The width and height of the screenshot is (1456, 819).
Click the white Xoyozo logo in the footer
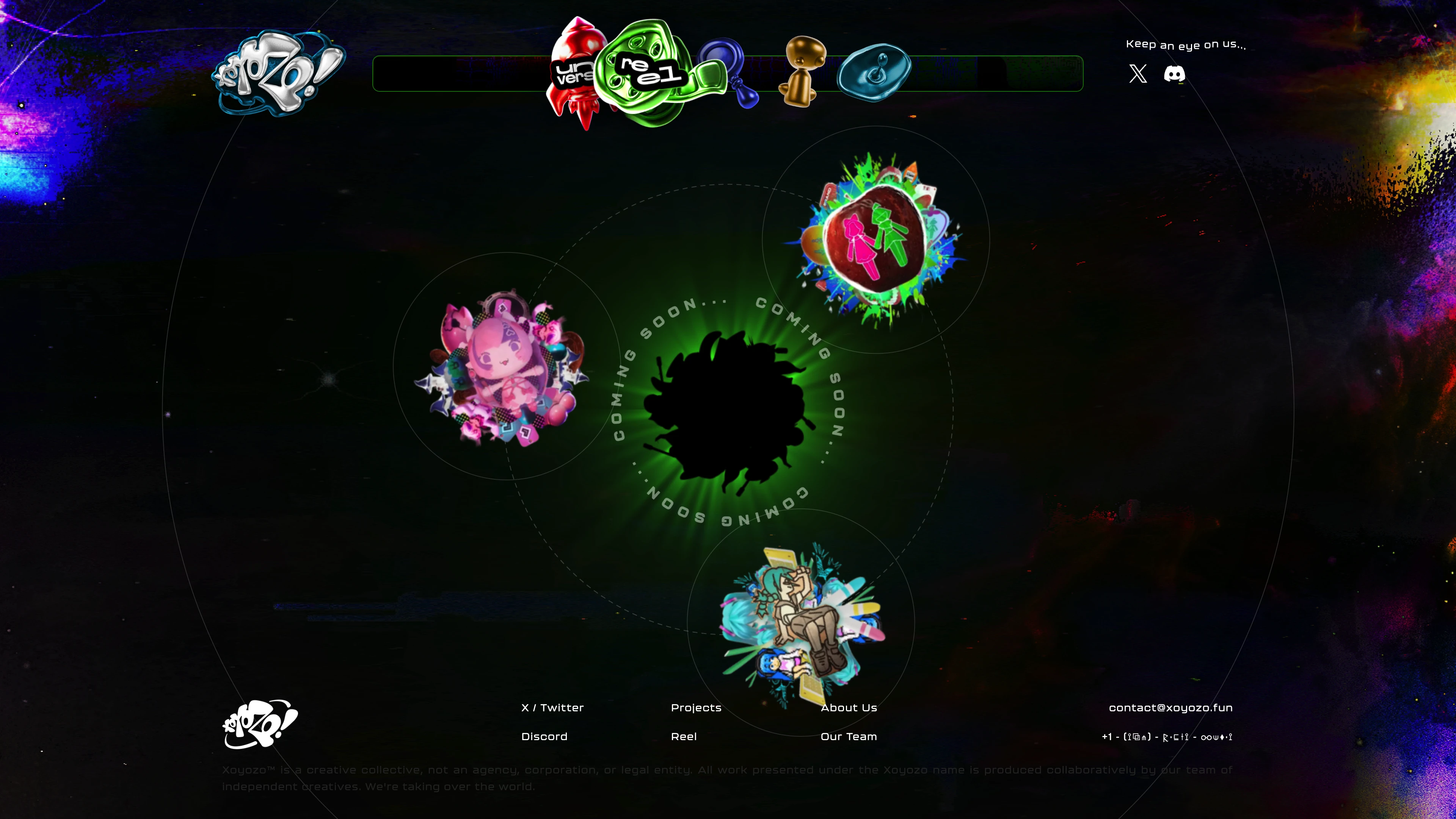coord(260,724)
